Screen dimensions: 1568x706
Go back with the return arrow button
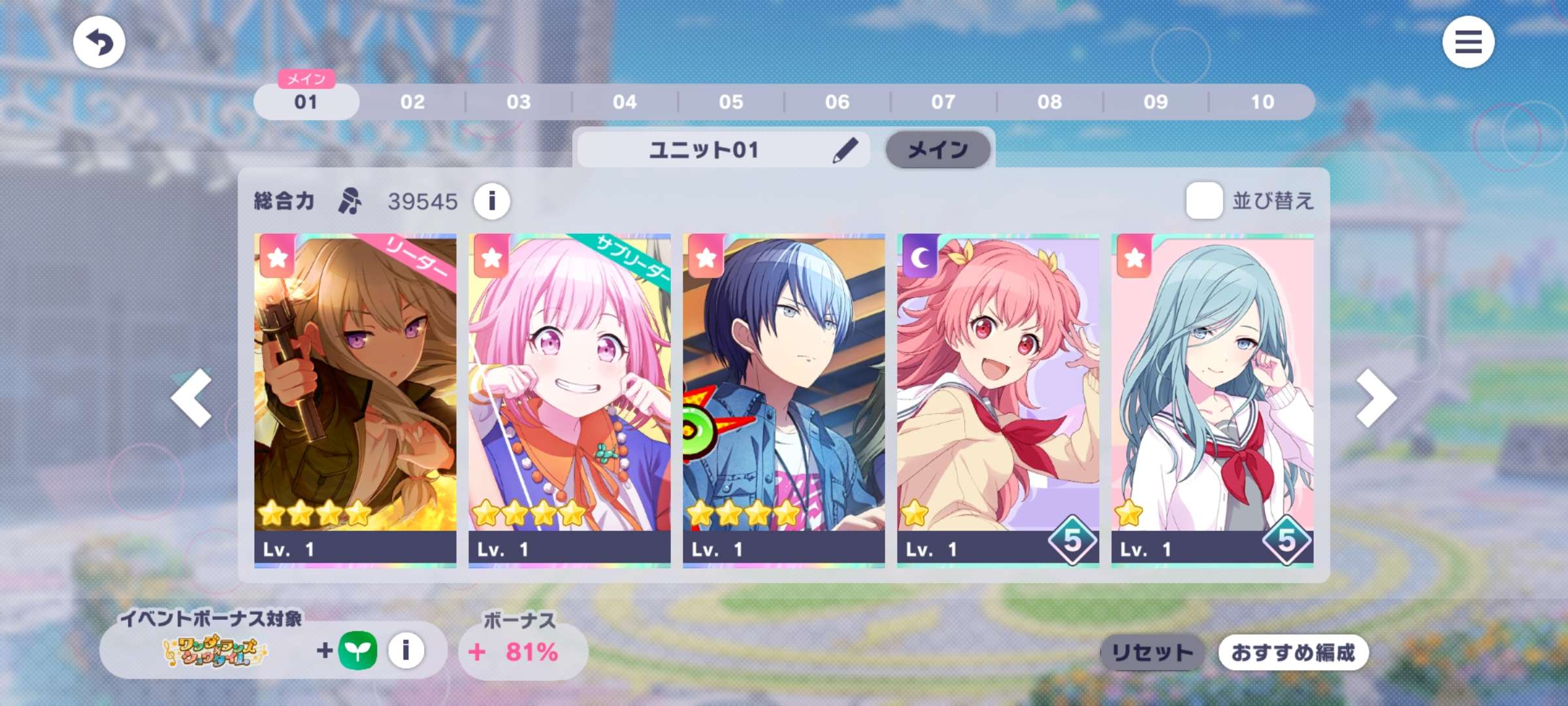[x=99, y=42]
